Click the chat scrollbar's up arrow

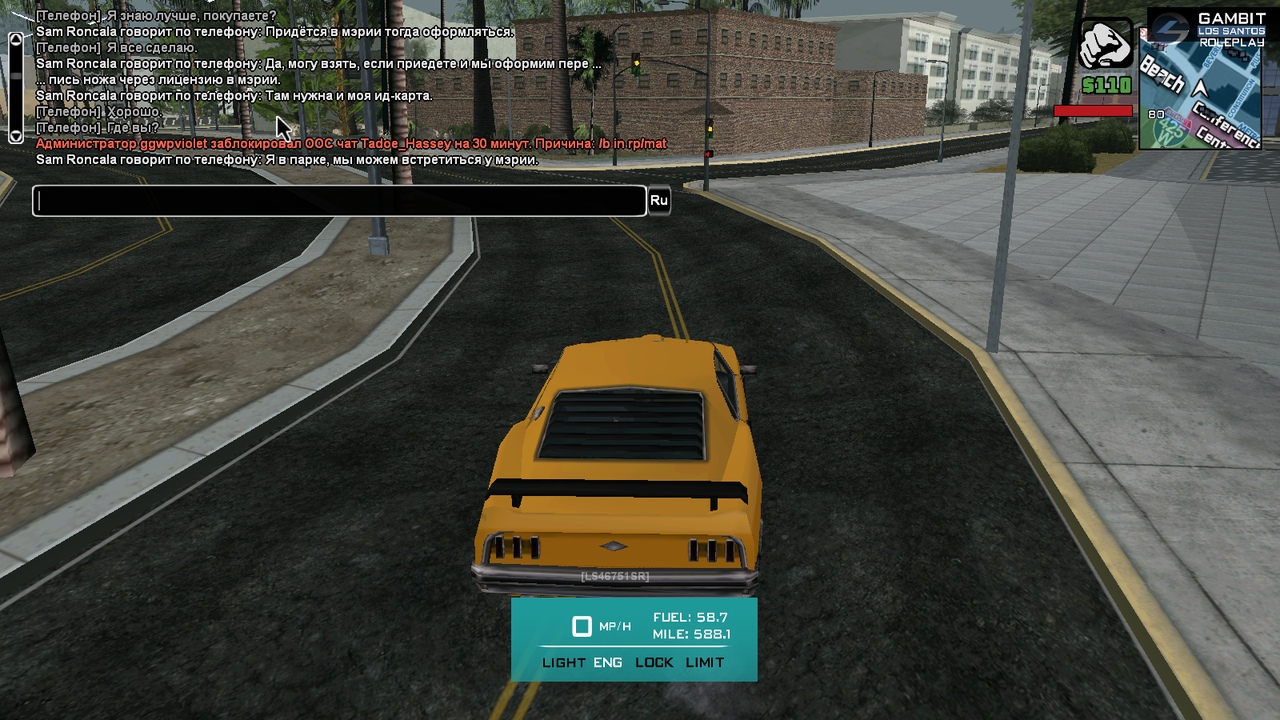click(x=15, y=40)
